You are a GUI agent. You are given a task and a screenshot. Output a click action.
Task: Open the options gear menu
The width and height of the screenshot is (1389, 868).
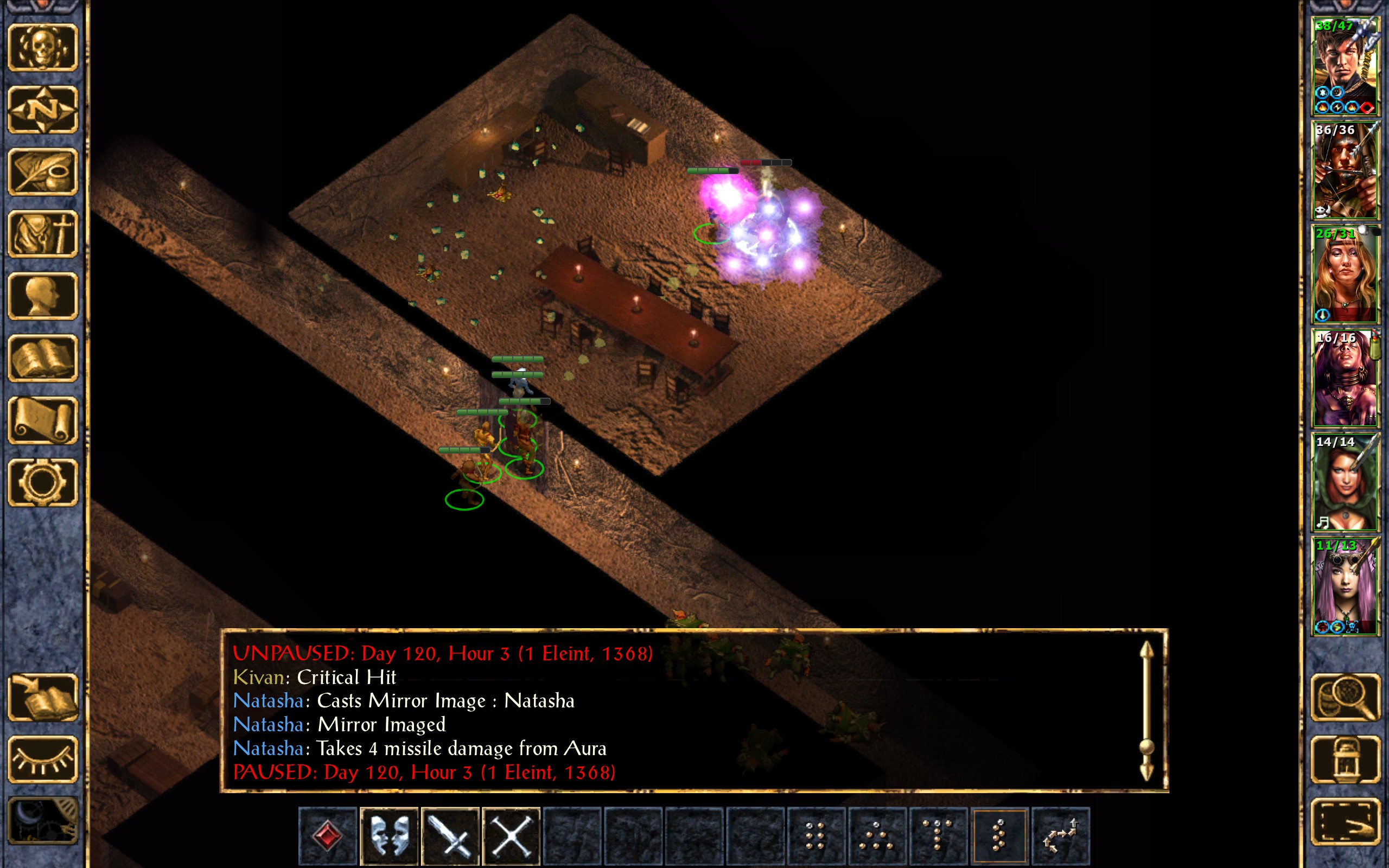[x=42, y=482]
